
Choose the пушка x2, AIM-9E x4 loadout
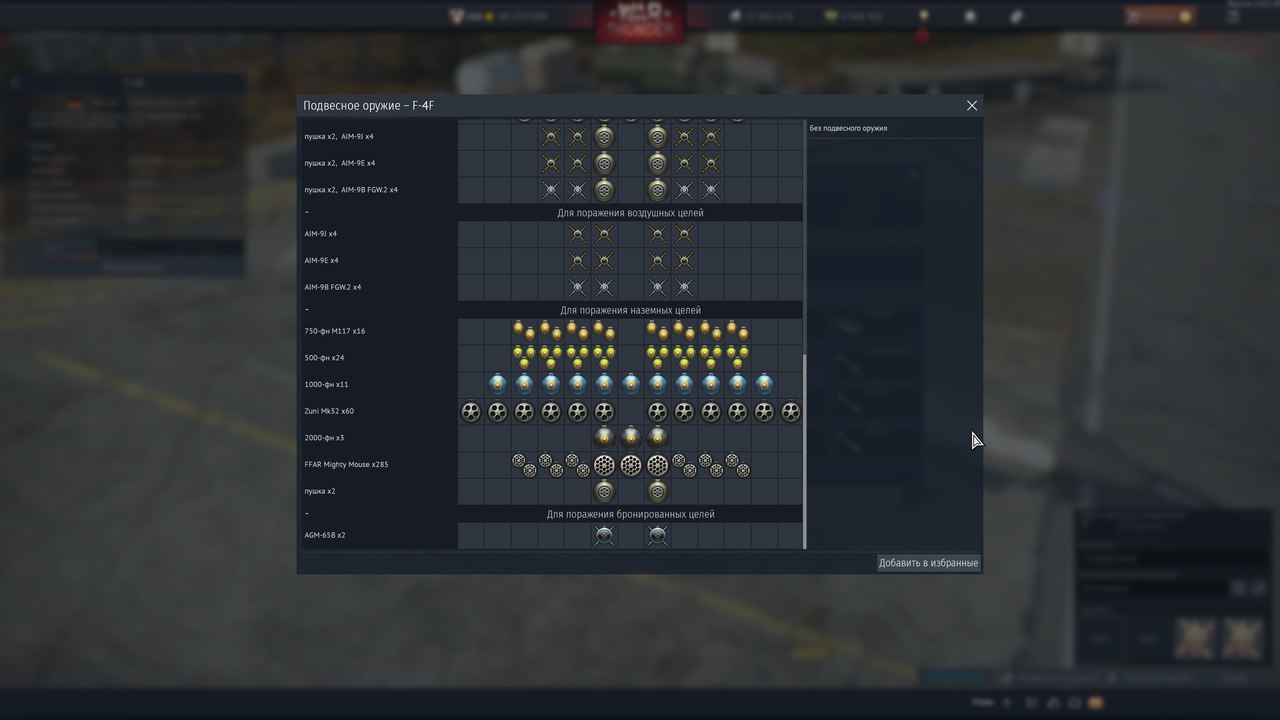pos(339,163)
